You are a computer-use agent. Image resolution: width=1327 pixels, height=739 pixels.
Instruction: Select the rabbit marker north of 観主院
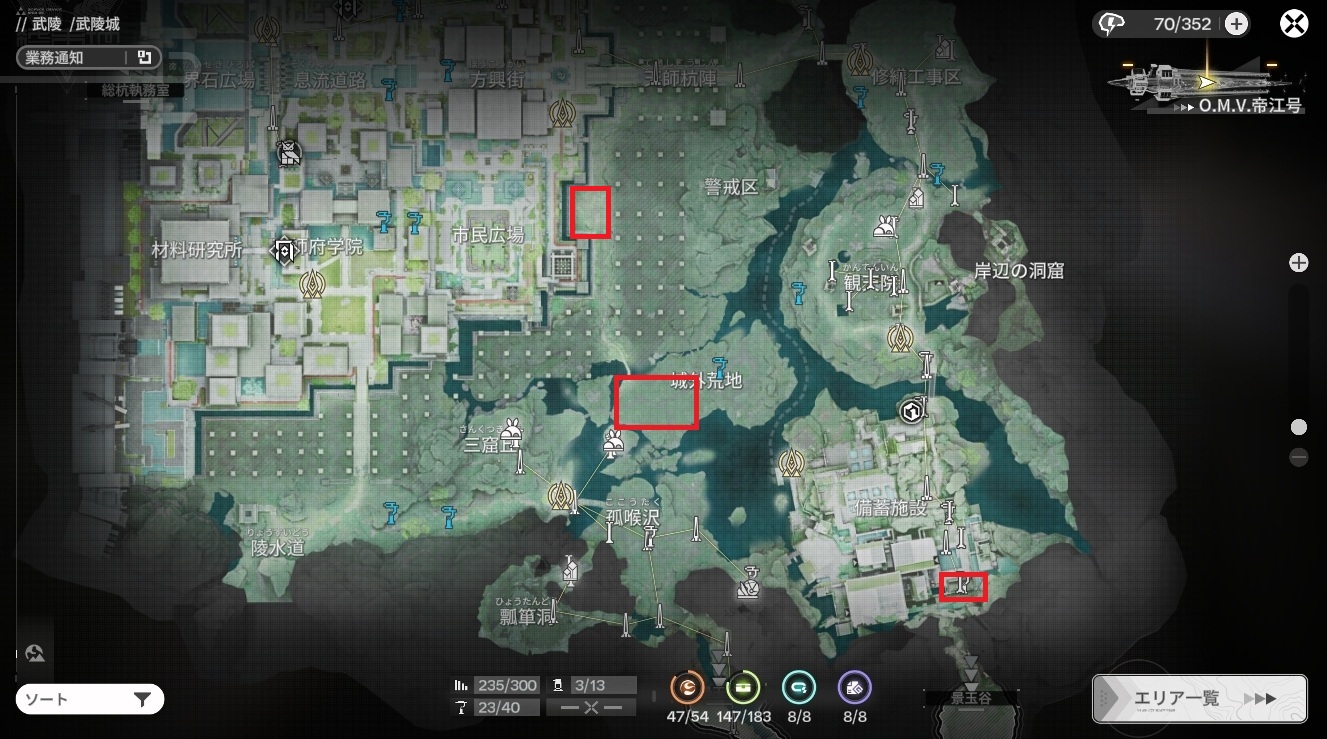point(884,227)
